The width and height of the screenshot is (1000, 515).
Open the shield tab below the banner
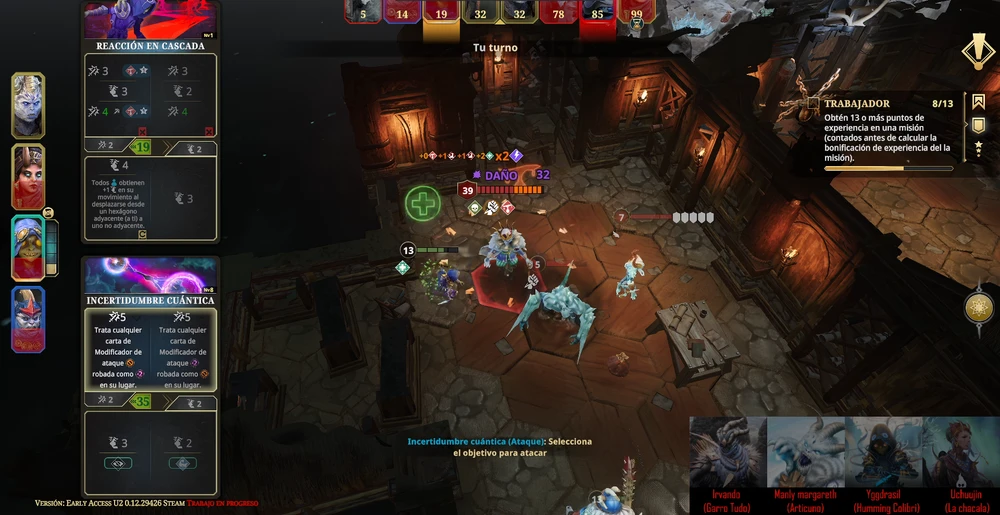(x=978, y=125)
